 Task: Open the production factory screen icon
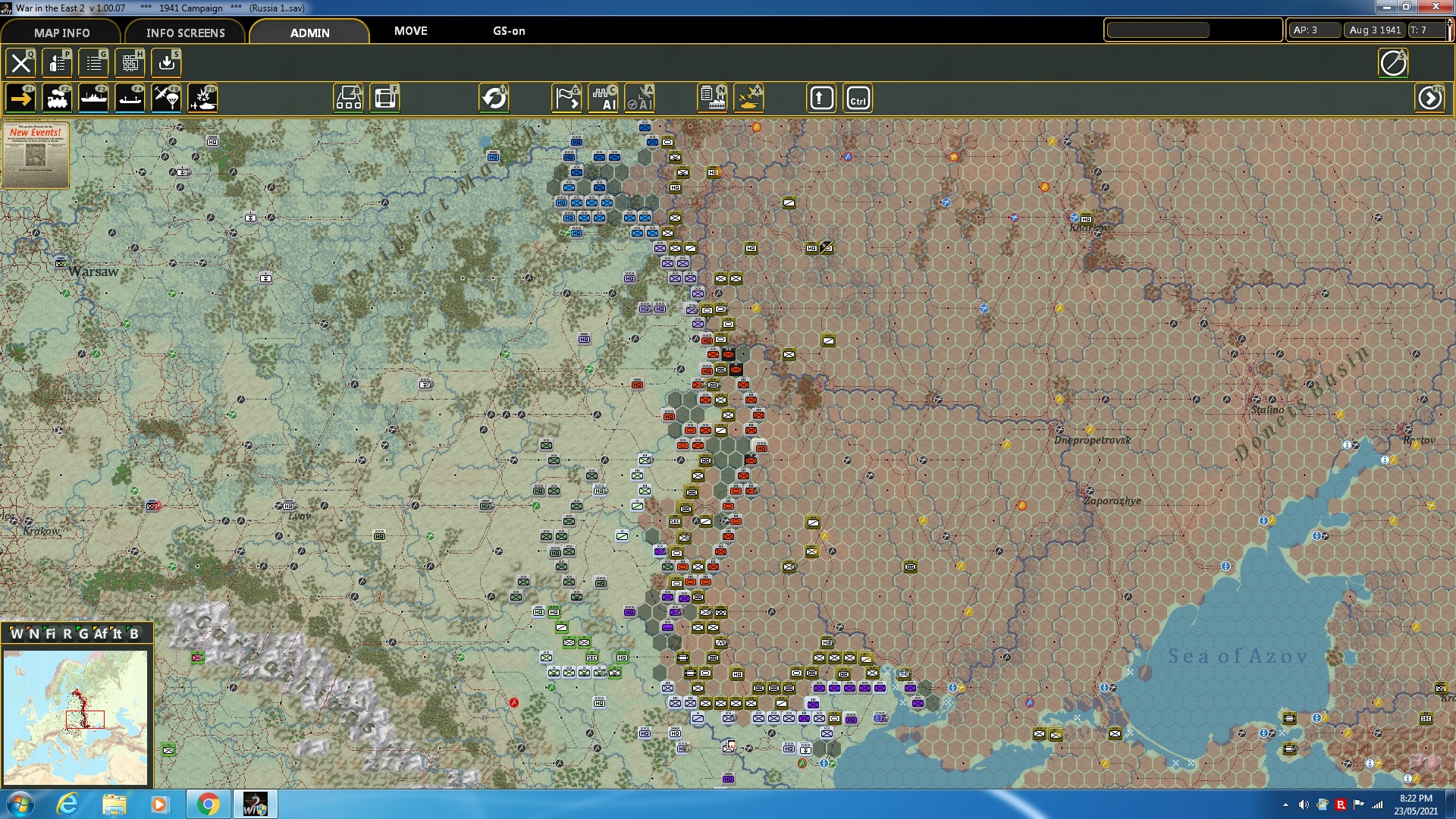pos(712,97)
